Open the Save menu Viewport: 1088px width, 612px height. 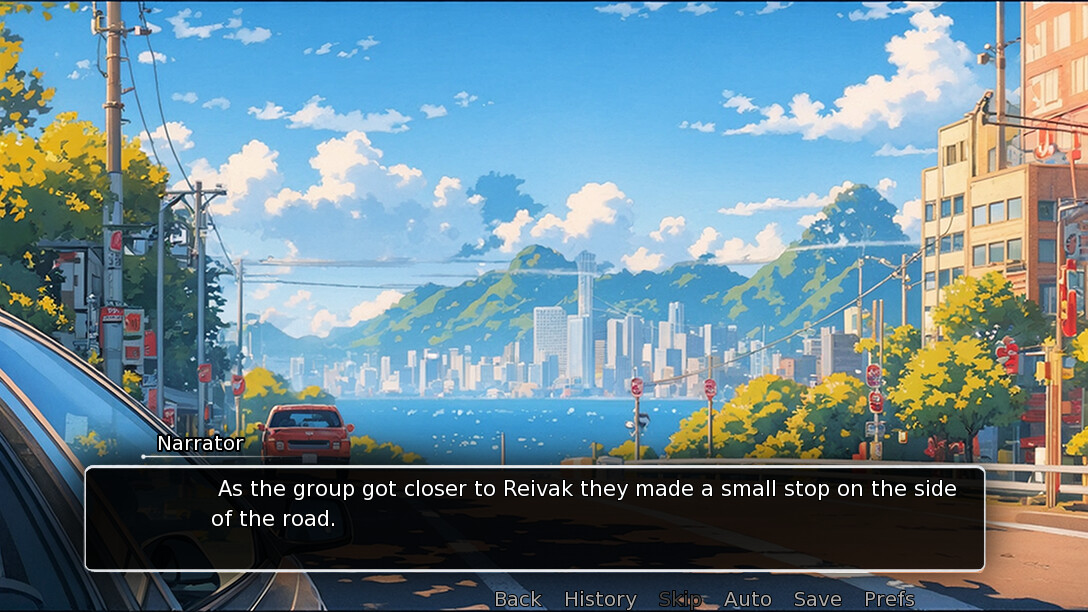(x=817, y=599)
